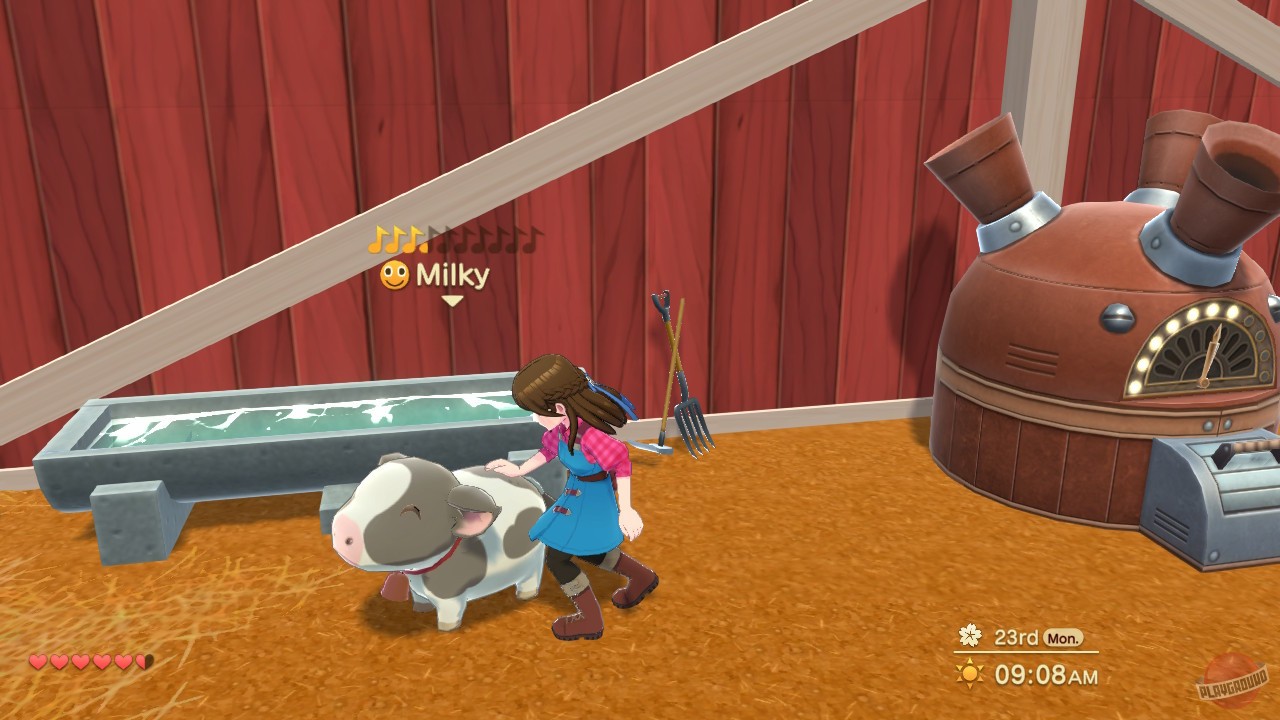
Task: Click the water trough filled with water
Action: (280, 420)
